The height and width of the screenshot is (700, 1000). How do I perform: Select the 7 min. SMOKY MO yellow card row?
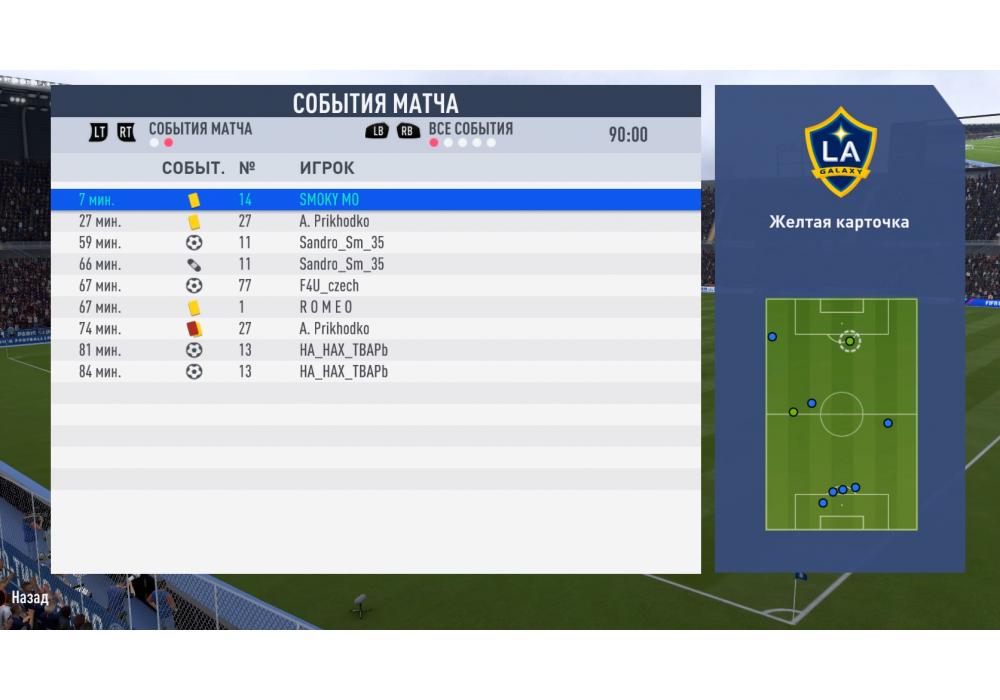click(375, 200)
